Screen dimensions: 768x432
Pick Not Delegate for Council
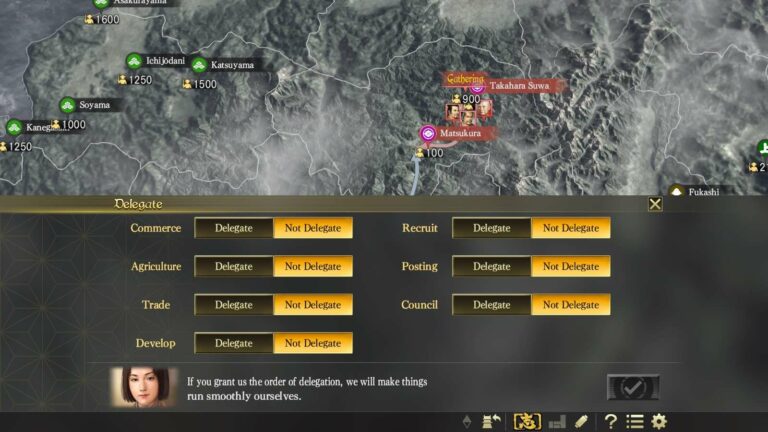coord(571,305)
